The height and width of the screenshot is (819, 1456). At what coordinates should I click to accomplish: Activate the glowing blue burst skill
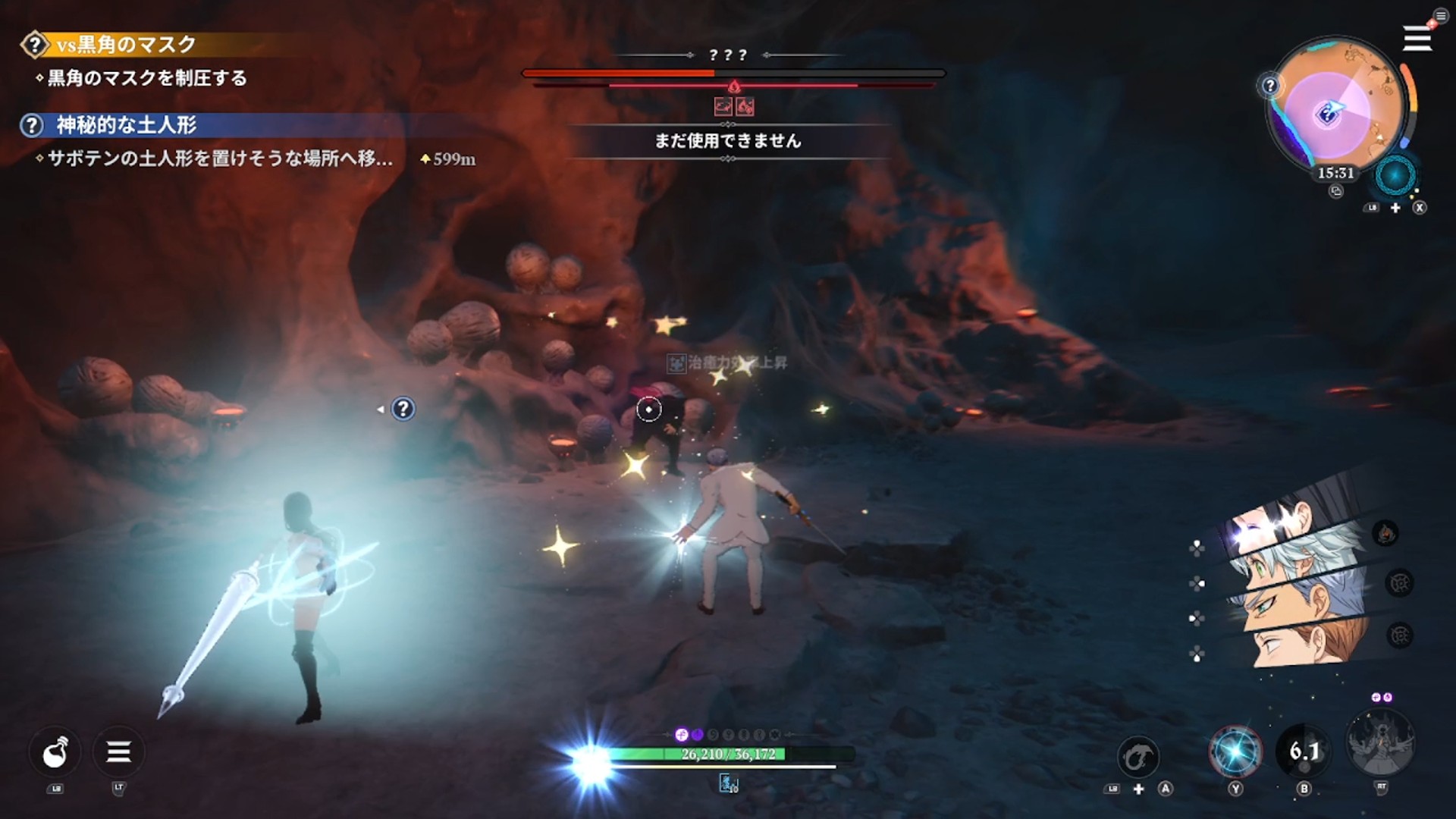click(1235, 752)
